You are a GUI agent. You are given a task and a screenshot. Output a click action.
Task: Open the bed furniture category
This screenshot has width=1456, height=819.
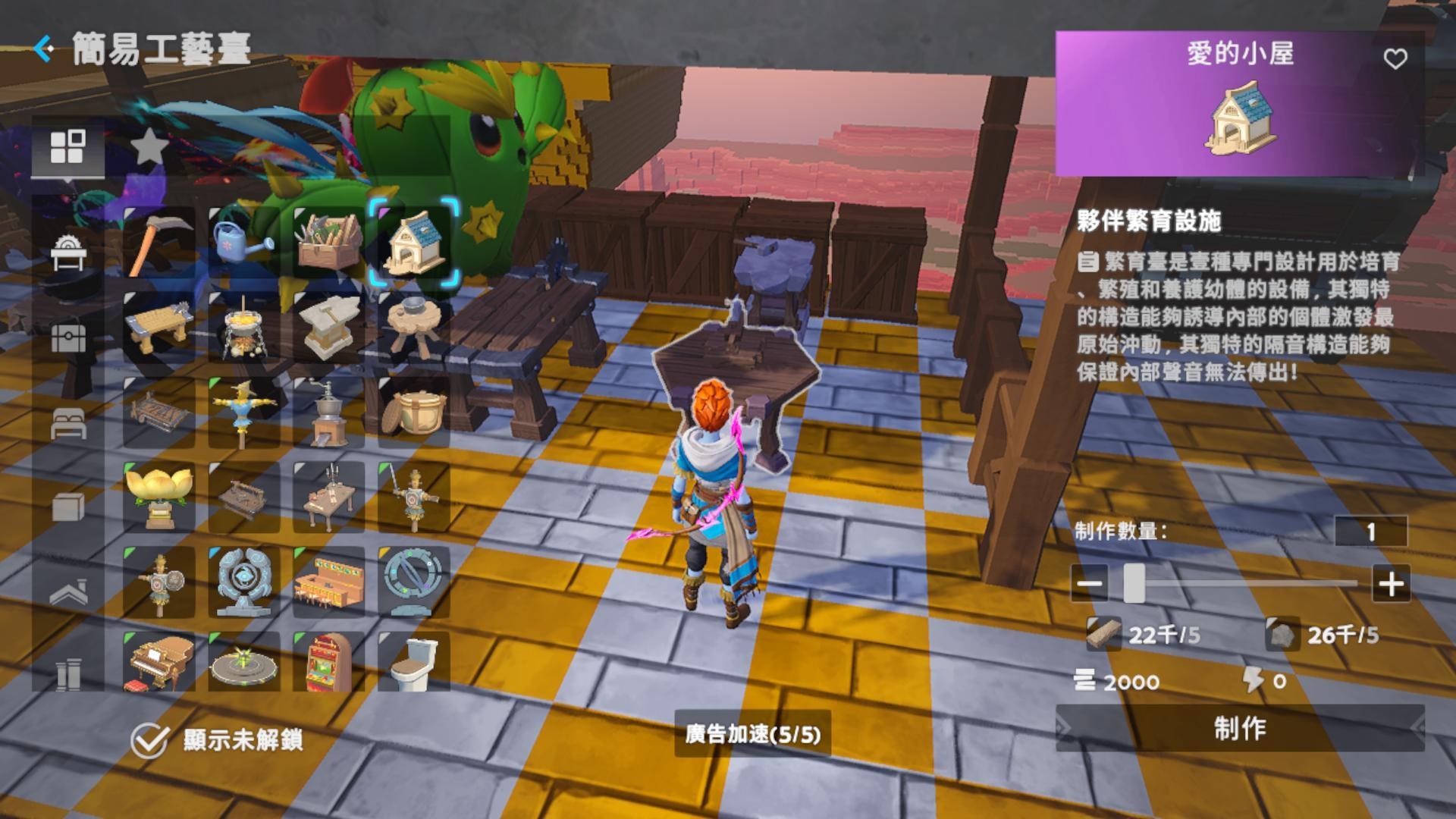68,425
